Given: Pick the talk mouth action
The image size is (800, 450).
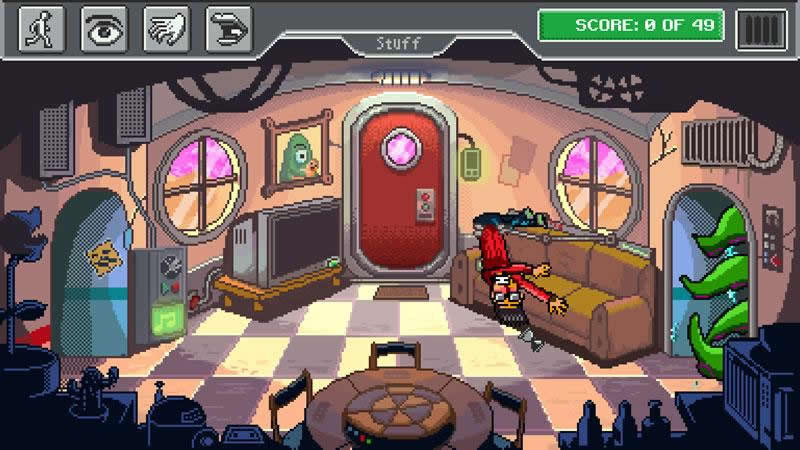Looking at the screenshot, I should (228, 29).
